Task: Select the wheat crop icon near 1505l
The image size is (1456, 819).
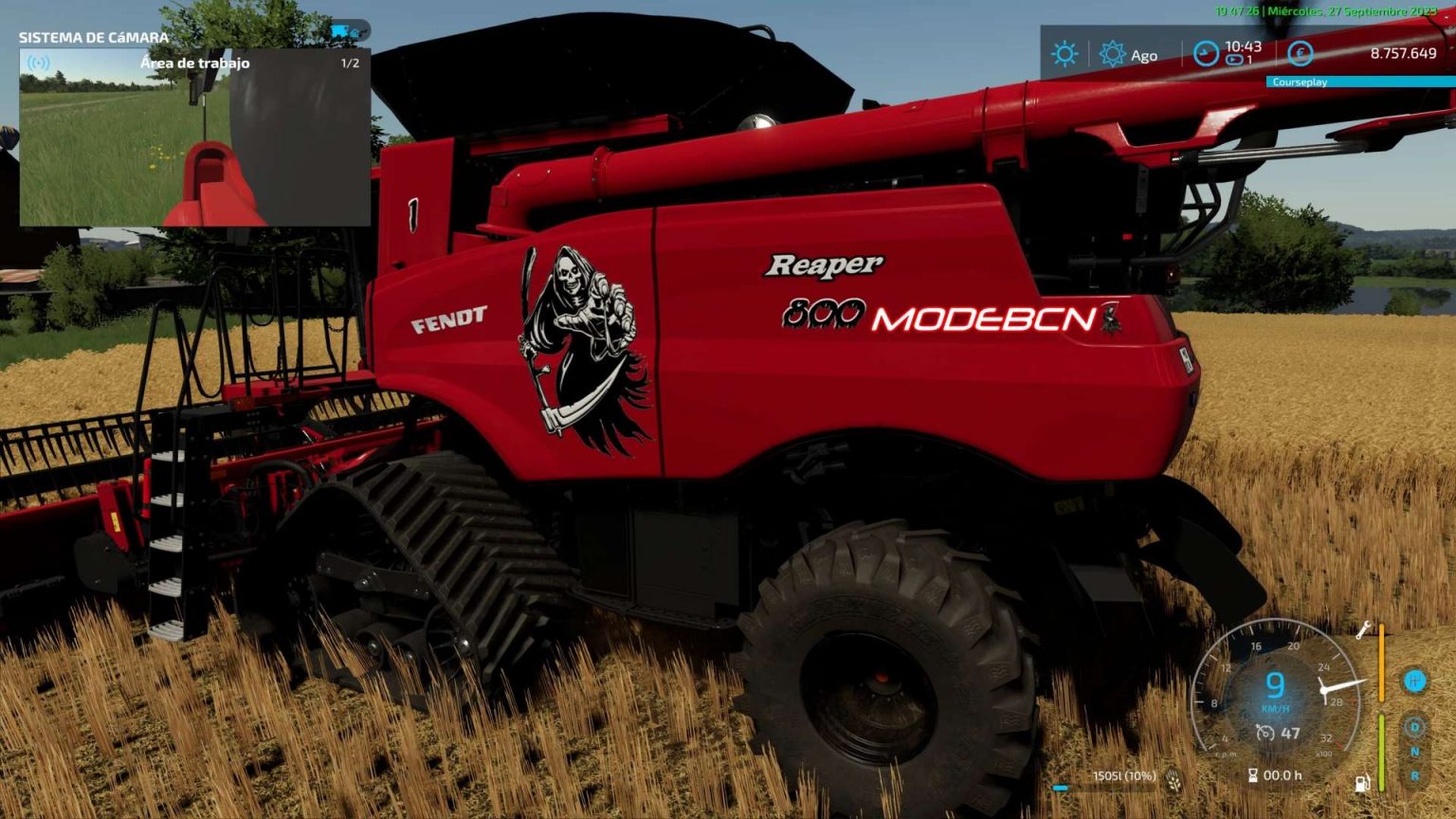Action: point(1174,780)
